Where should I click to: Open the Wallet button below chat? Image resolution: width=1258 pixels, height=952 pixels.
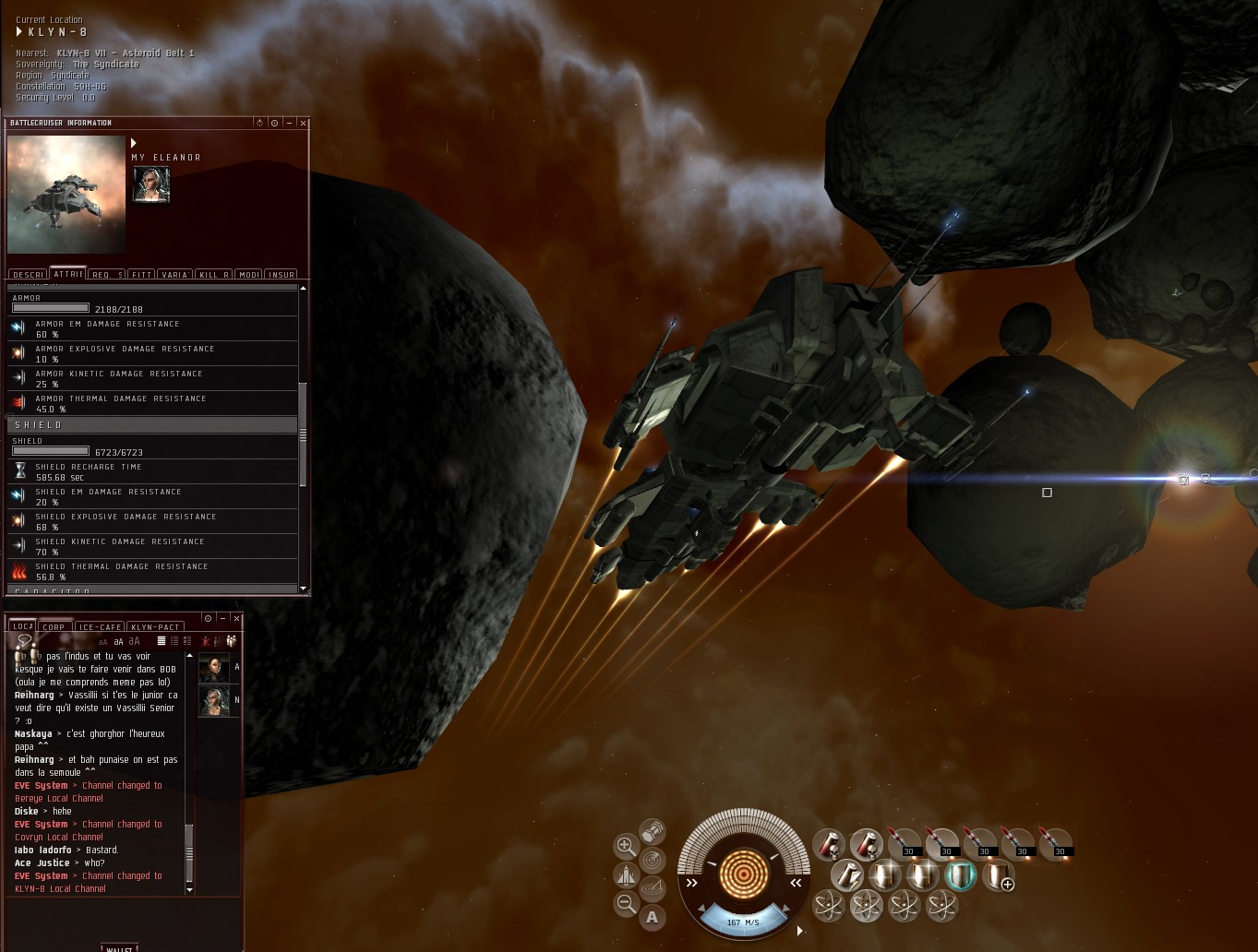tap(119, 947)
